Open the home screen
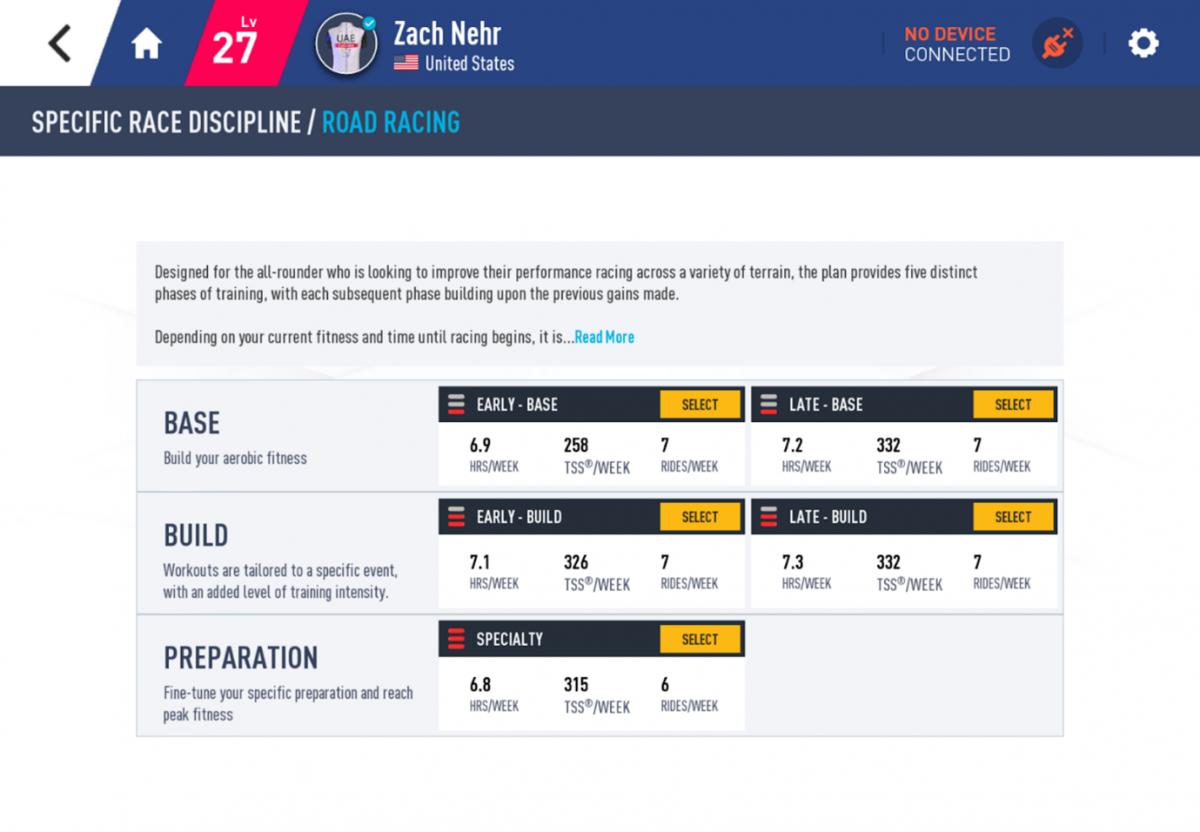The width and height of the screenshot is (1200, 832). click(x=147, y=44)
